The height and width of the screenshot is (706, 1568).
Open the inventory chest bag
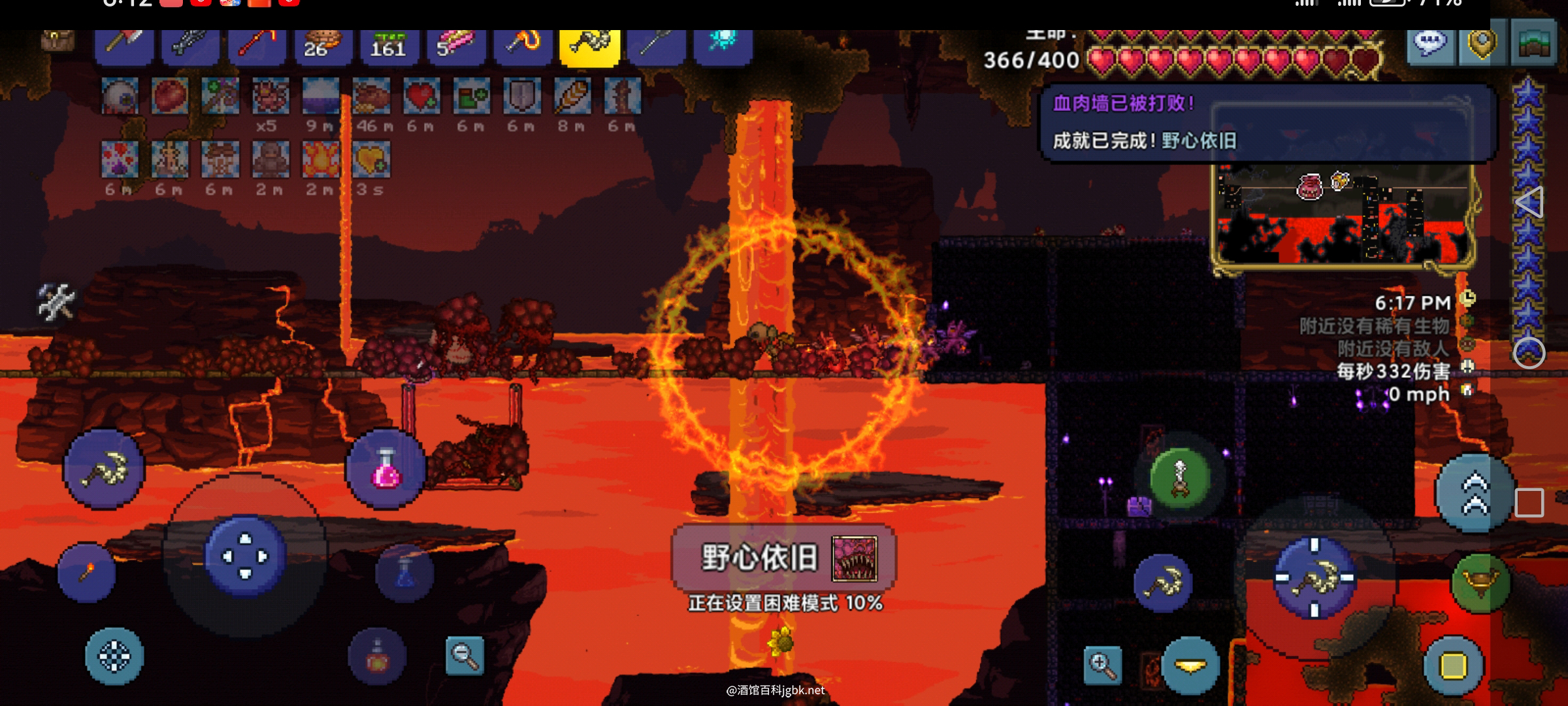57,41
